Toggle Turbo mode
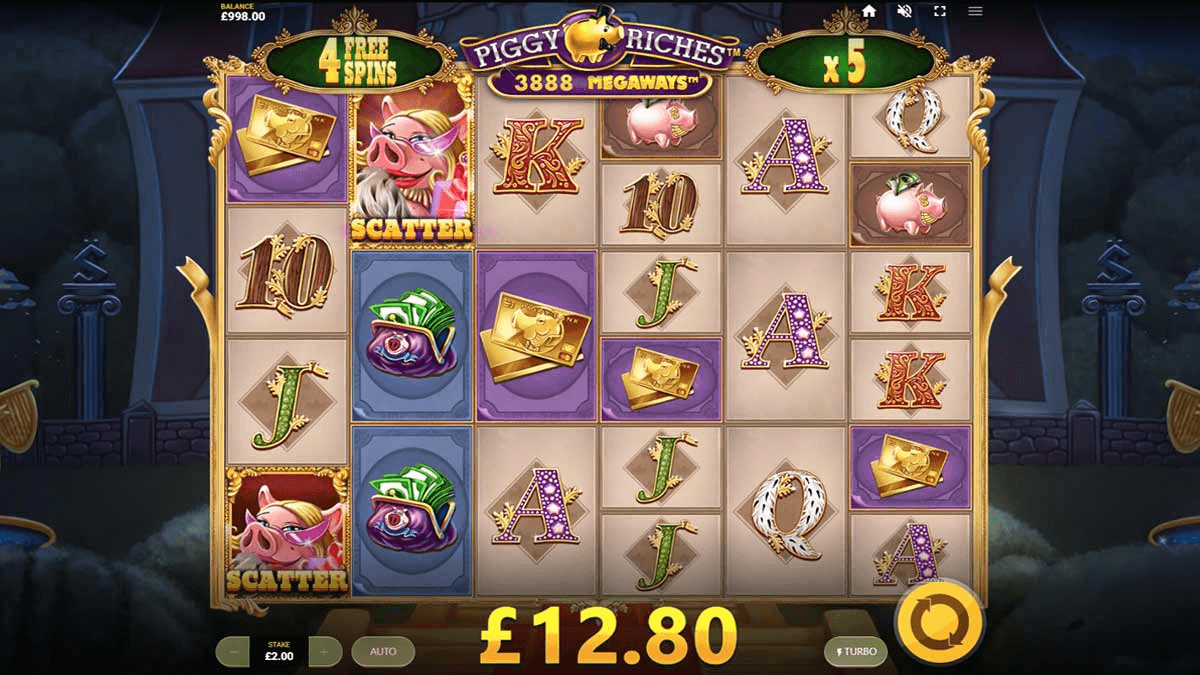Screen dimensions: 1200x675 [855, 651]
